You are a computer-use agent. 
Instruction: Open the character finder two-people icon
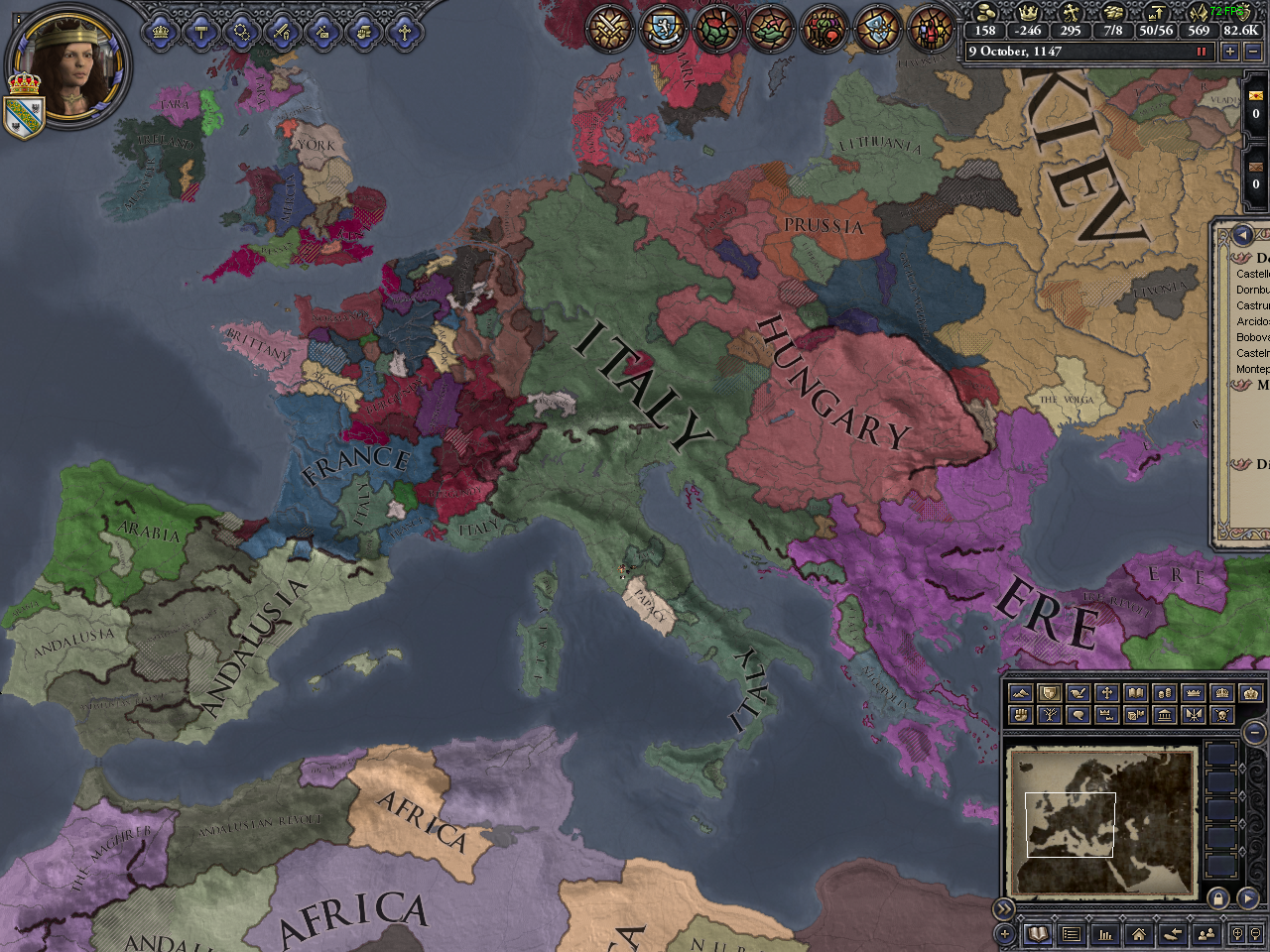1206,932
